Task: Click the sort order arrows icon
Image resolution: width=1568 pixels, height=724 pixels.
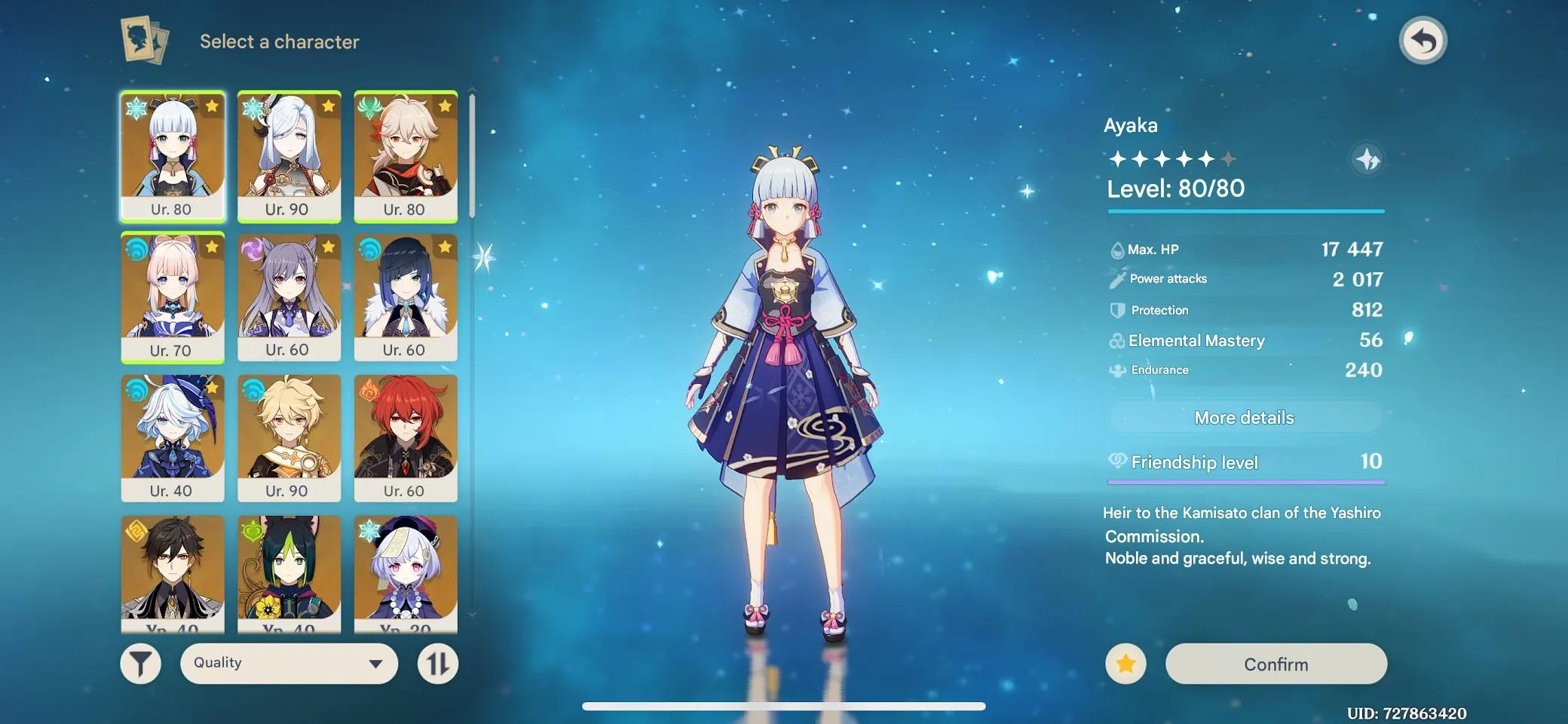Action: point(438,663)
